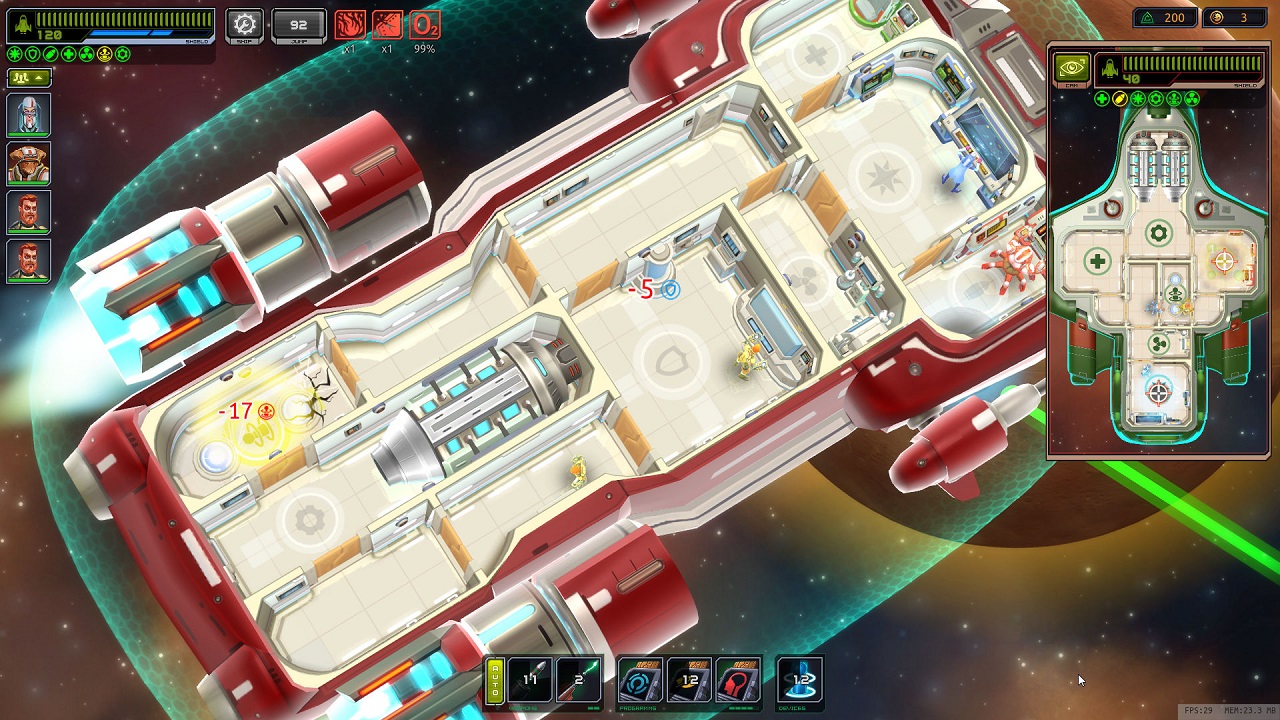
Task: Select the helmeted white-bearded crew portrait
Action: (x=28, y=115)
